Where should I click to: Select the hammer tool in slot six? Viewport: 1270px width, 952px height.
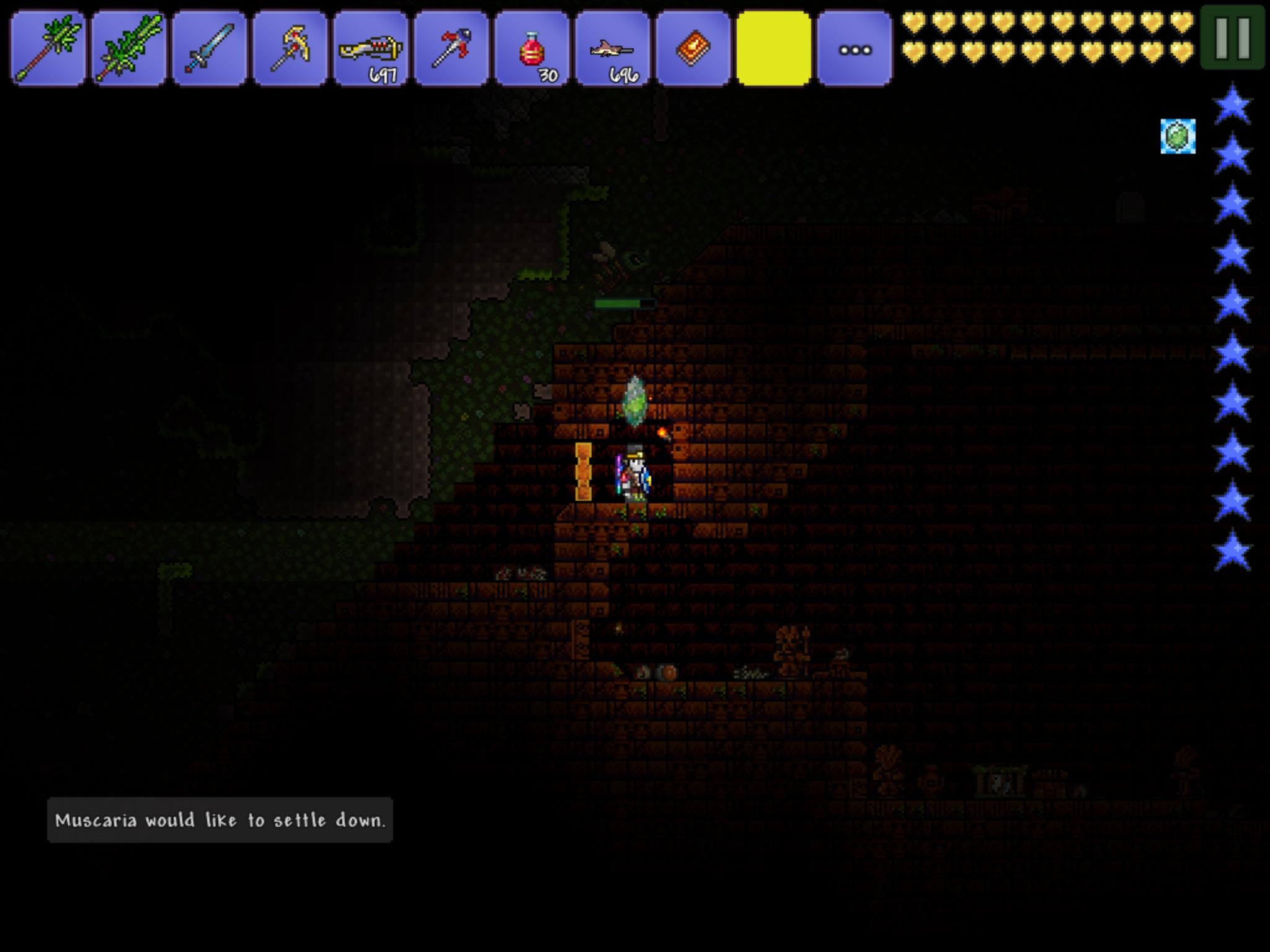451,45
